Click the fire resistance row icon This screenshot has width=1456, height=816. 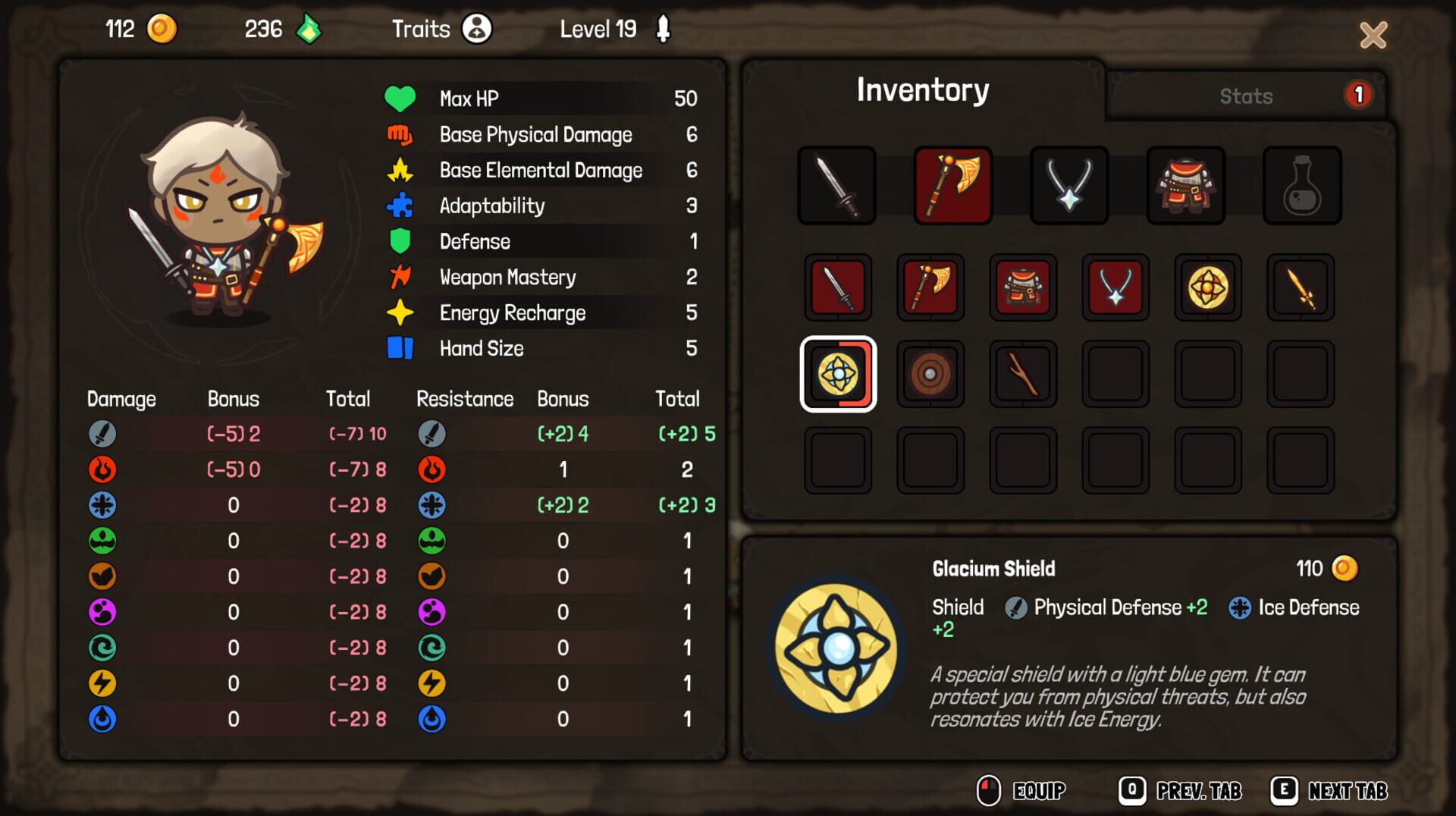tap(432, 469)
